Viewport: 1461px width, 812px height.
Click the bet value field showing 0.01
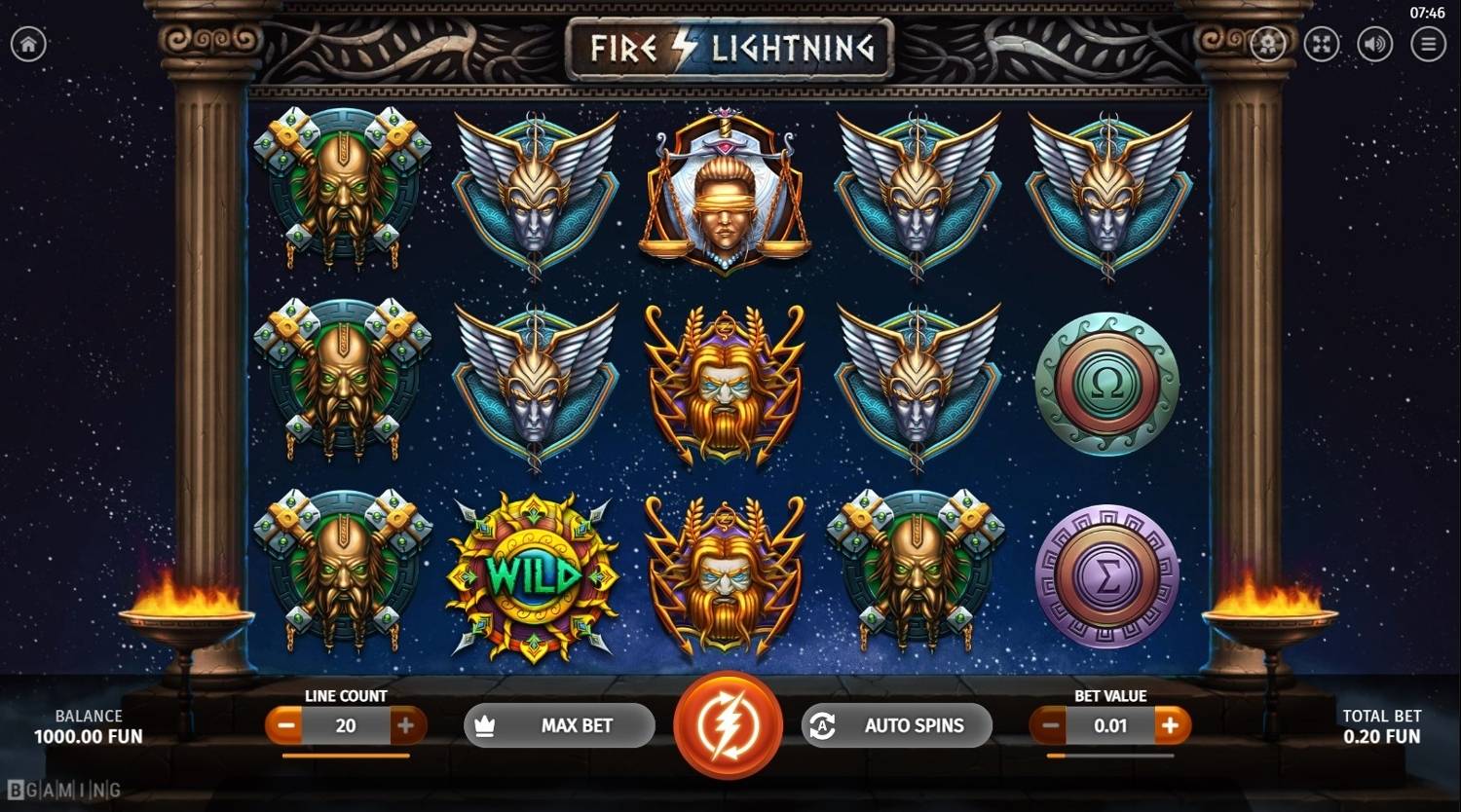coord(1110,724)
